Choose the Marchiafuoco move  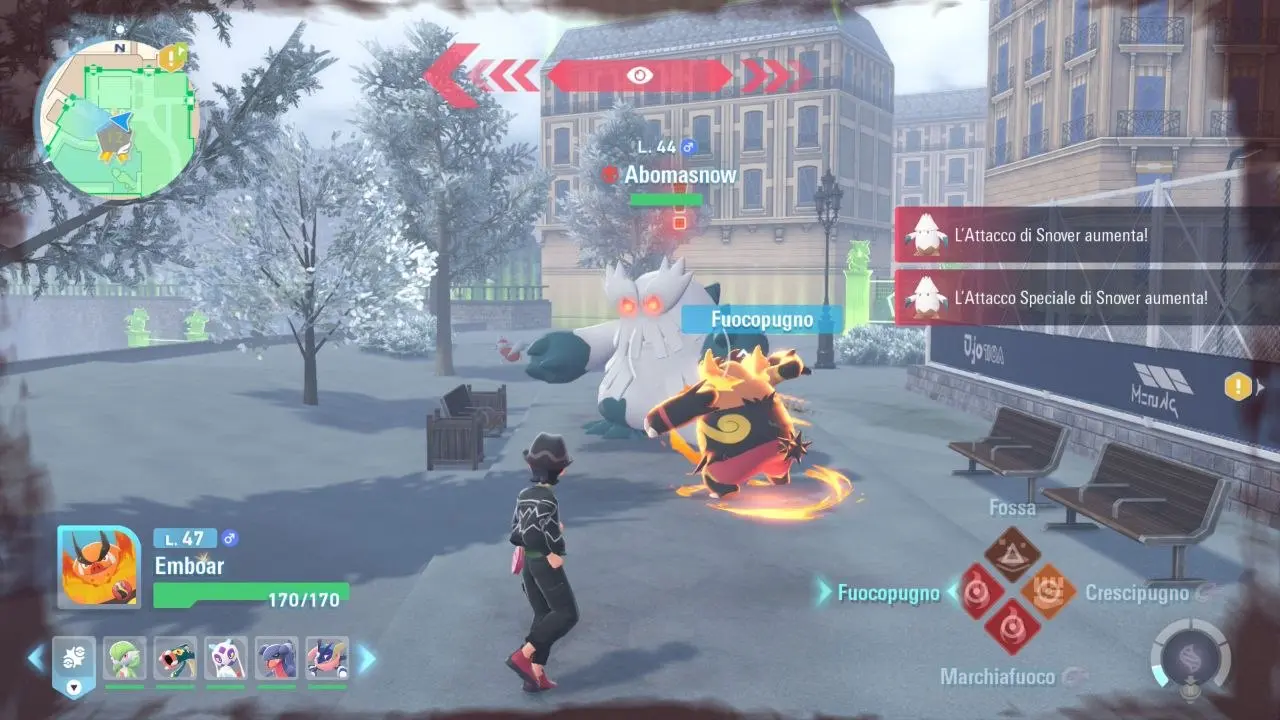(x=1012, y=628)
